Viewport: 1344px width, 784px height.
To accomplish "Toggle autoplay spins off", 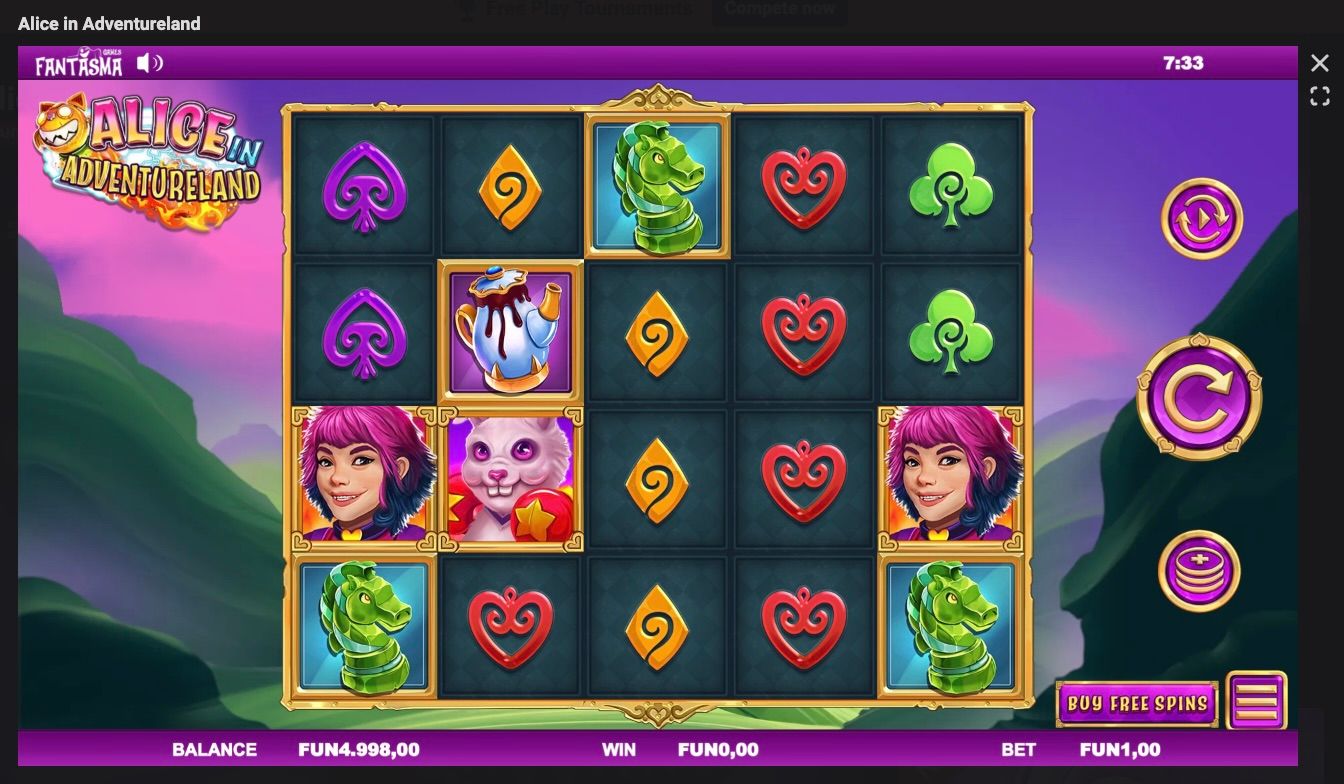I will (x=1201, y=218).
